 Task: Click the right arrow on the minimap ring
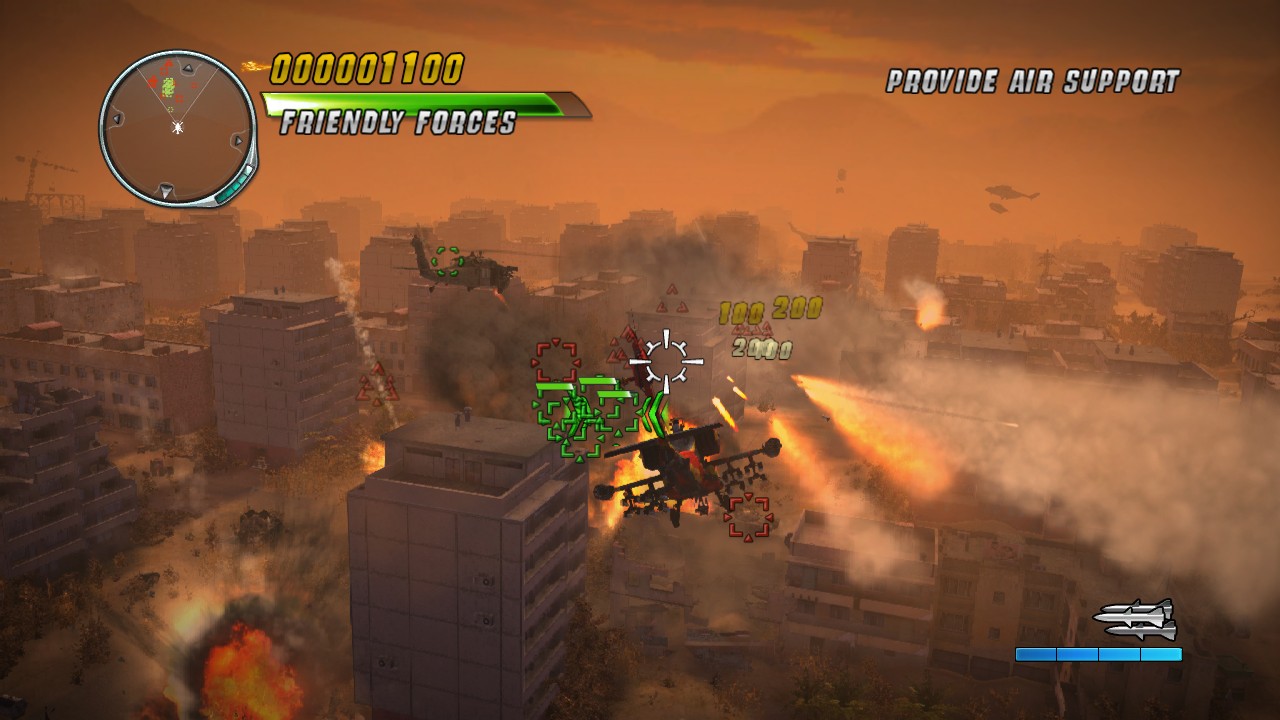pyautogui.click(x=238, y=140)
